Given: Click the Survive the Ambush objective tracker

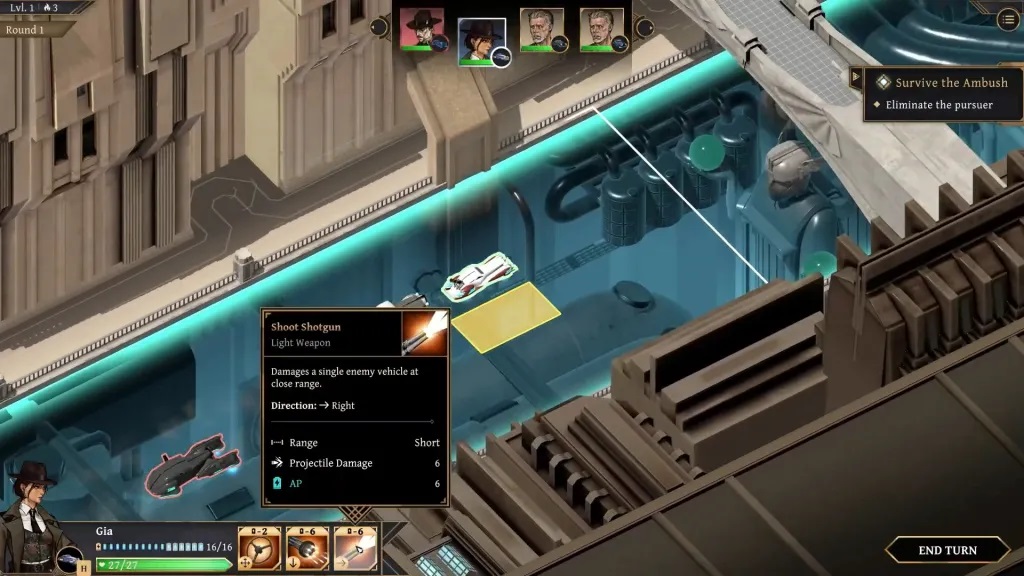Looking at the screenshot, I should 951,83.
